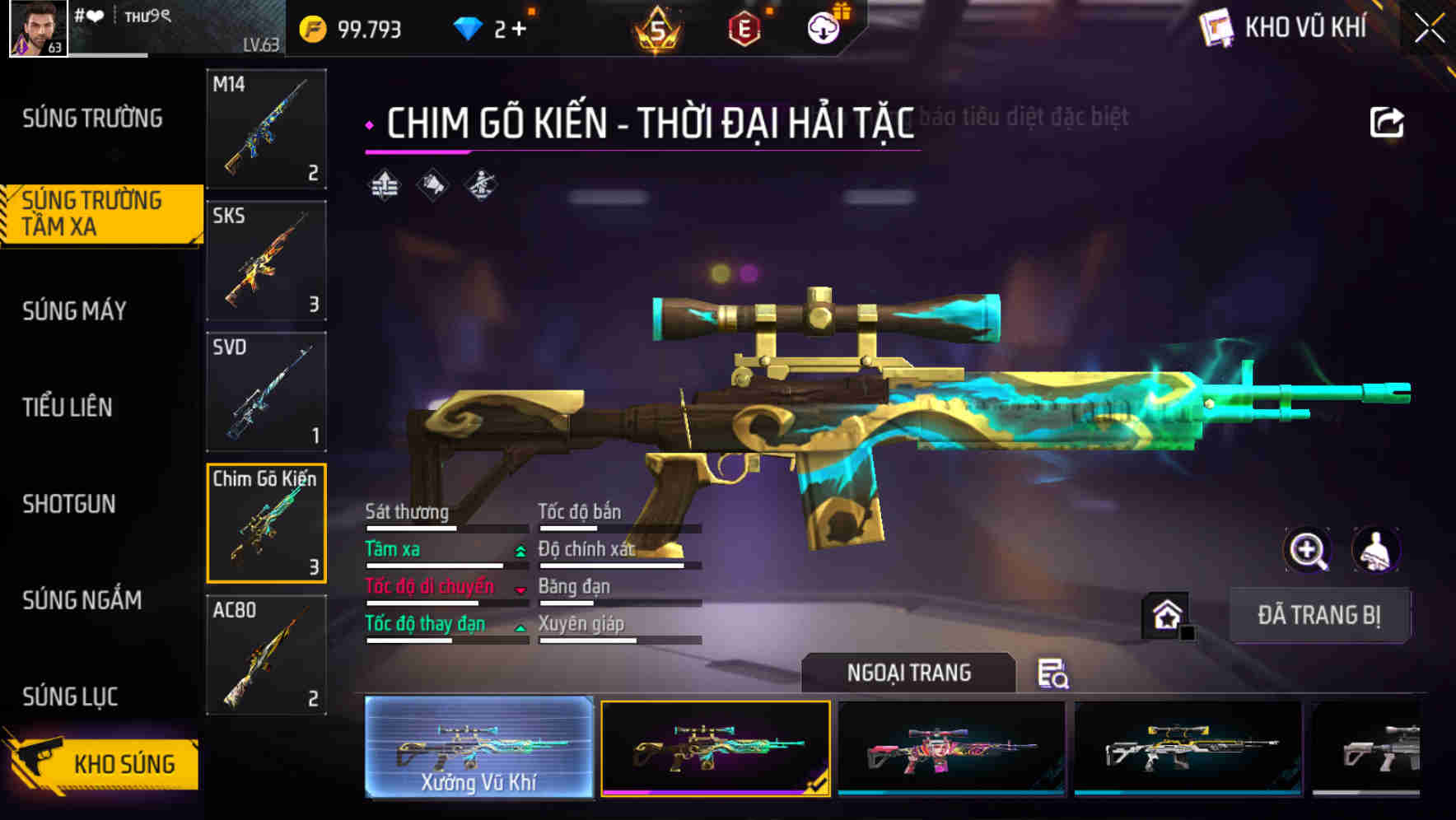Expand the Tầm xa stat indicator arrow
Screen dimensions: 1456x820
pos(520,552)
